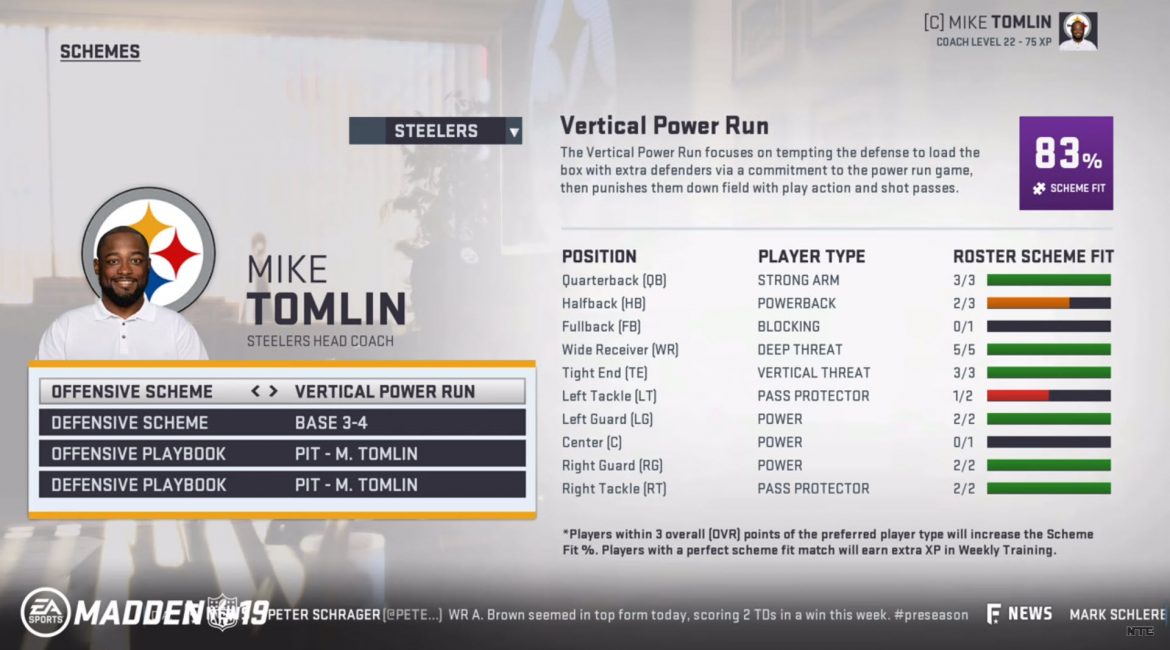Select the Offensive Scheme row
Viewport: 1170px width, 650px height.
(x=282, y=391)
